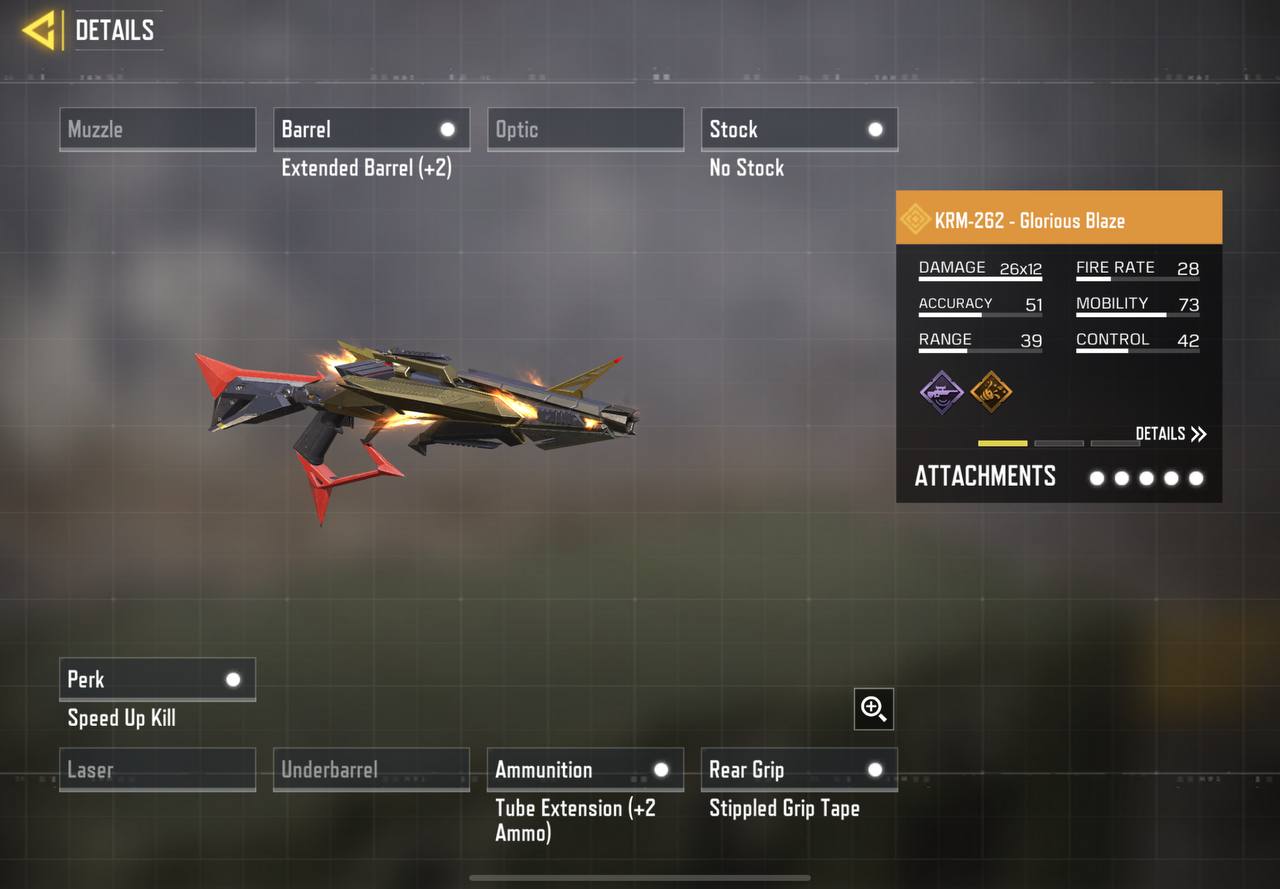Open the Optic attachment slot

tap(585, 129)
